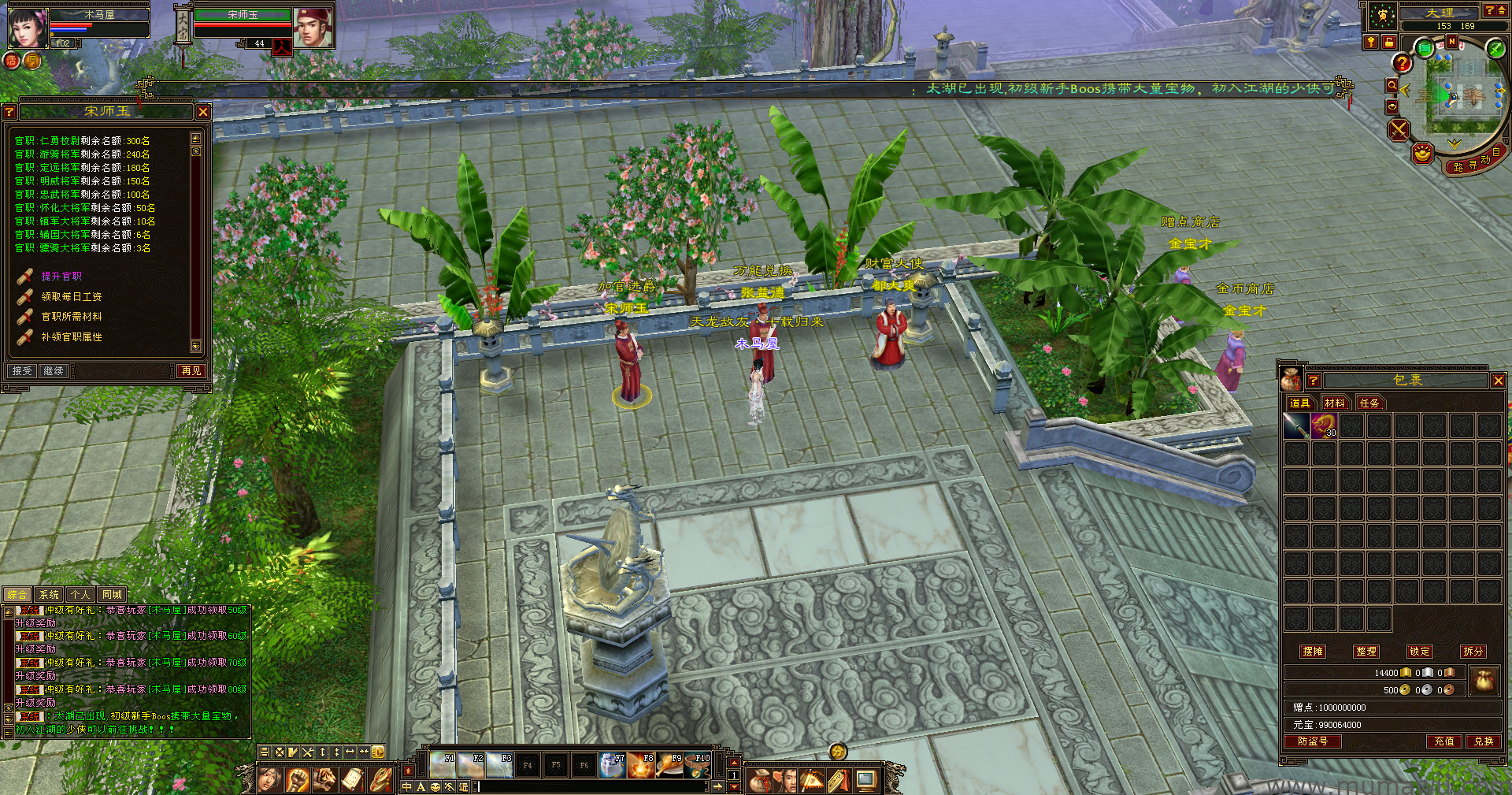Screen dimensions: 1512x795
Task: Open the 任务 tab in the bag
Action: point(1369,403)
